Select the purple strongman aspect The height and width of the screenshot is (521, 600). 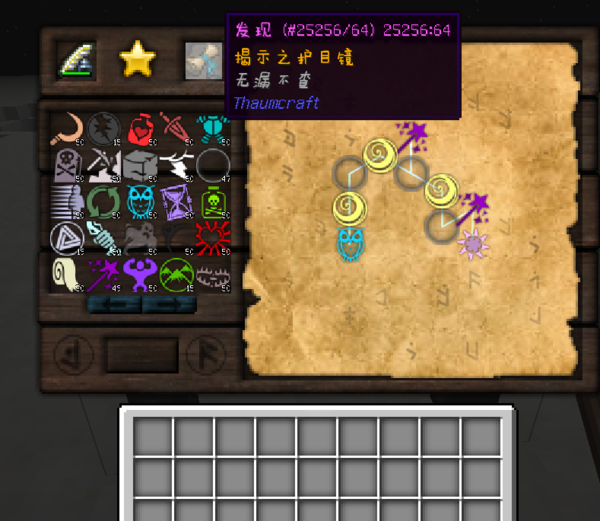pyautogui.click(x=140, y=273)
